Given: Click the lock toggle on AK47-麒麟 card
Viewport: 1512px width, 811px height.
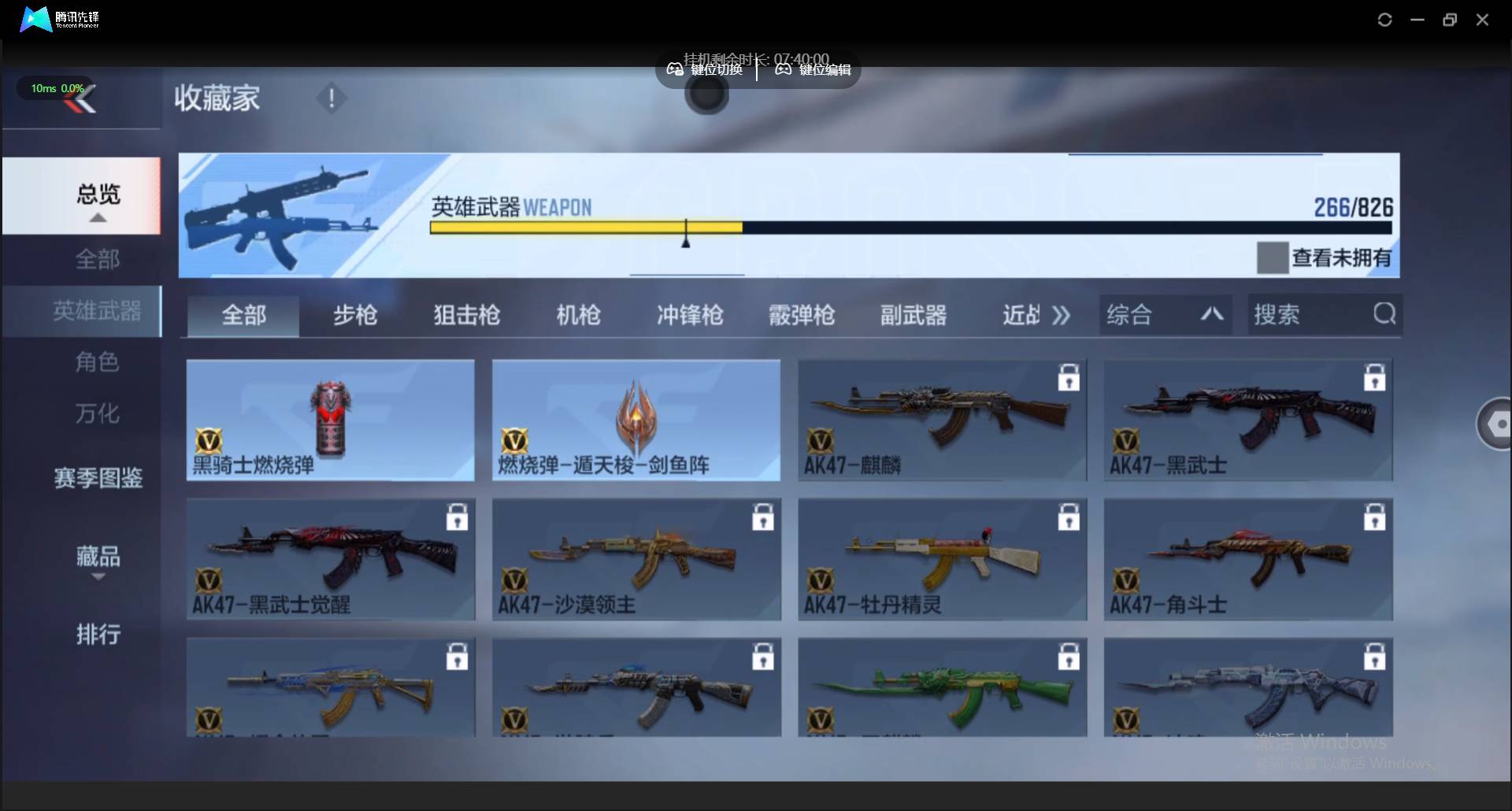Looking at the screenshot, I should pos(1069,378).
